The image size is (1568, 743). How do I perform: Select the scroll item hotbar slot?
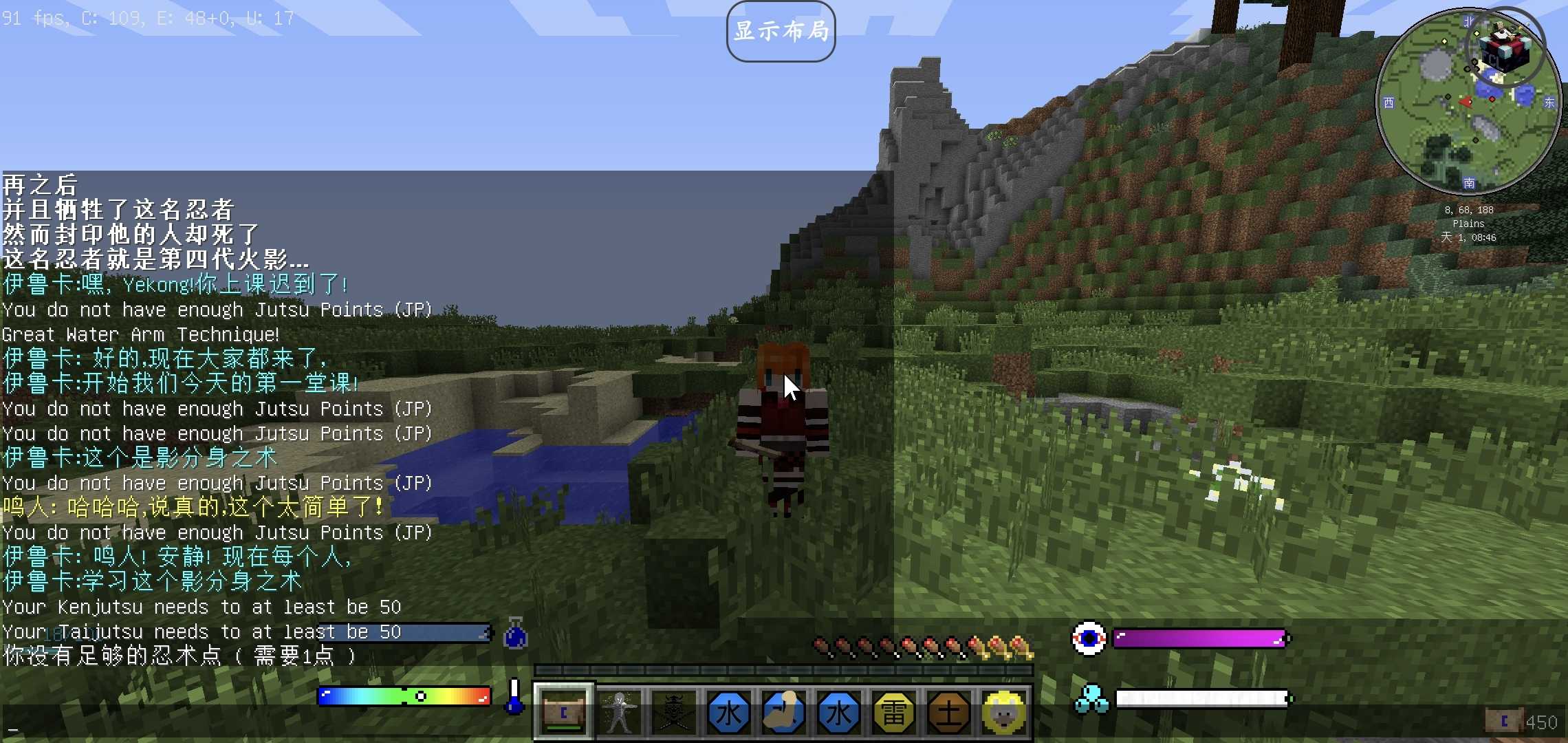(x=564, y=713)
